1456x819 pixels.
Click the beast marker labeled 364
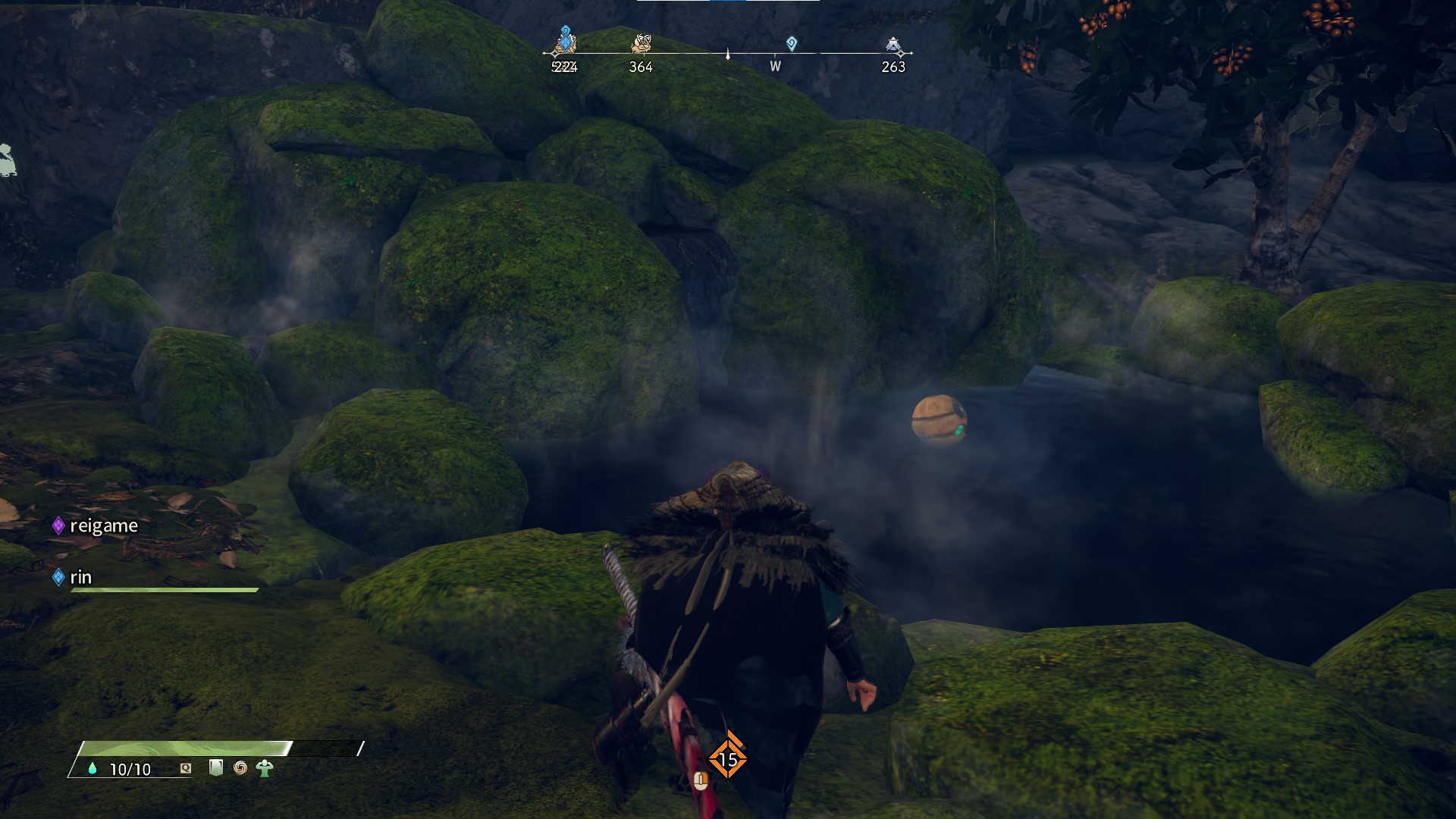(x=641, y=45)
